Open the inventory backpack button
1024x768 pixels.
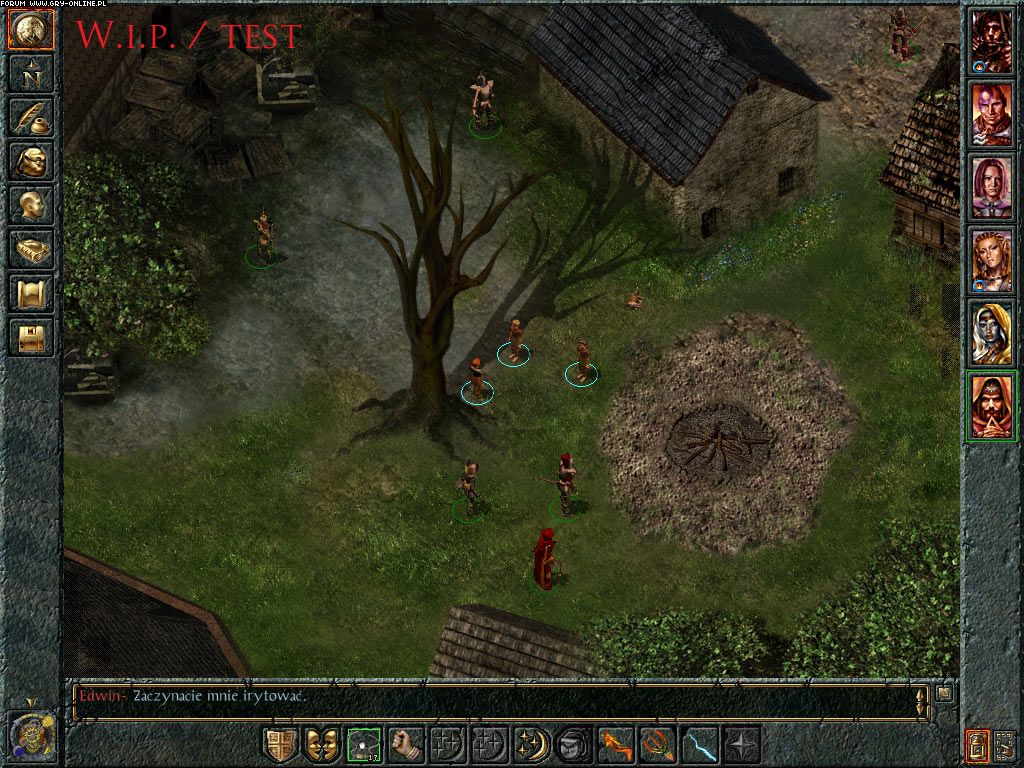click(x=30, y=161)
